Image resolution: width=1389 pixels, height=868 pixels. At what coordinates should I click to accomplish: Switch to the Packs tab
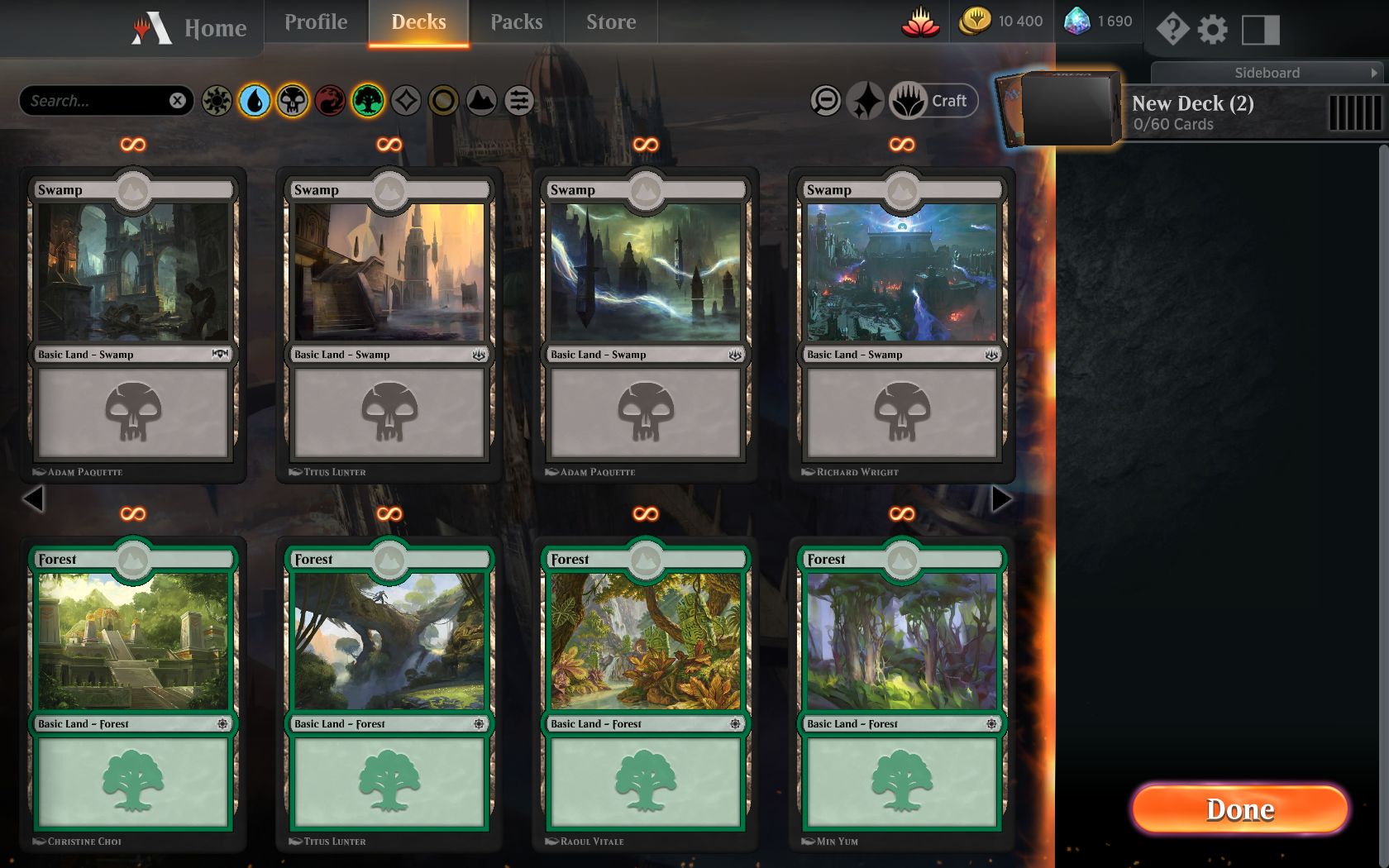[x=516, y=22]
